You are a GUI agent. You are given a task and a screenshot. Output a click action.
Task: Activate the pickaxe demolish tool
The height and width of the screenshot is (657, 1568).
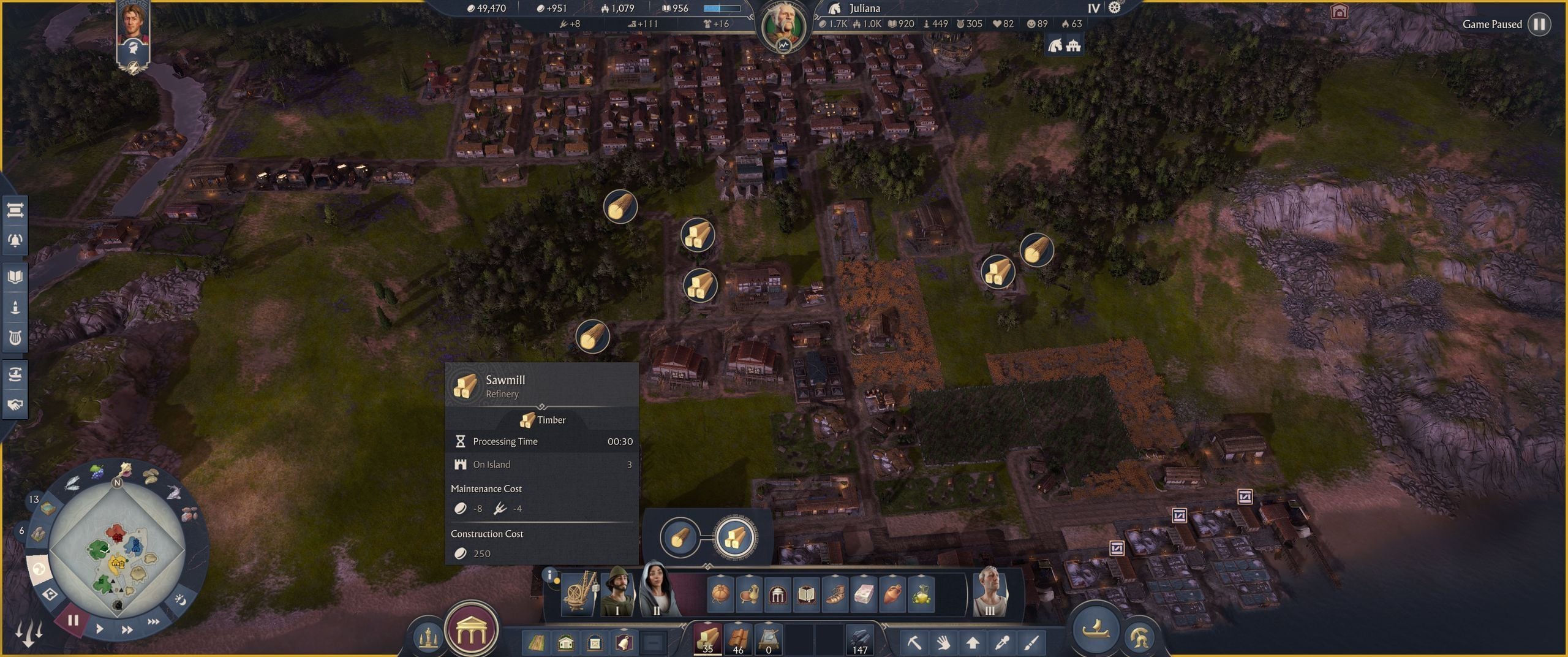(x=914, y=642)
